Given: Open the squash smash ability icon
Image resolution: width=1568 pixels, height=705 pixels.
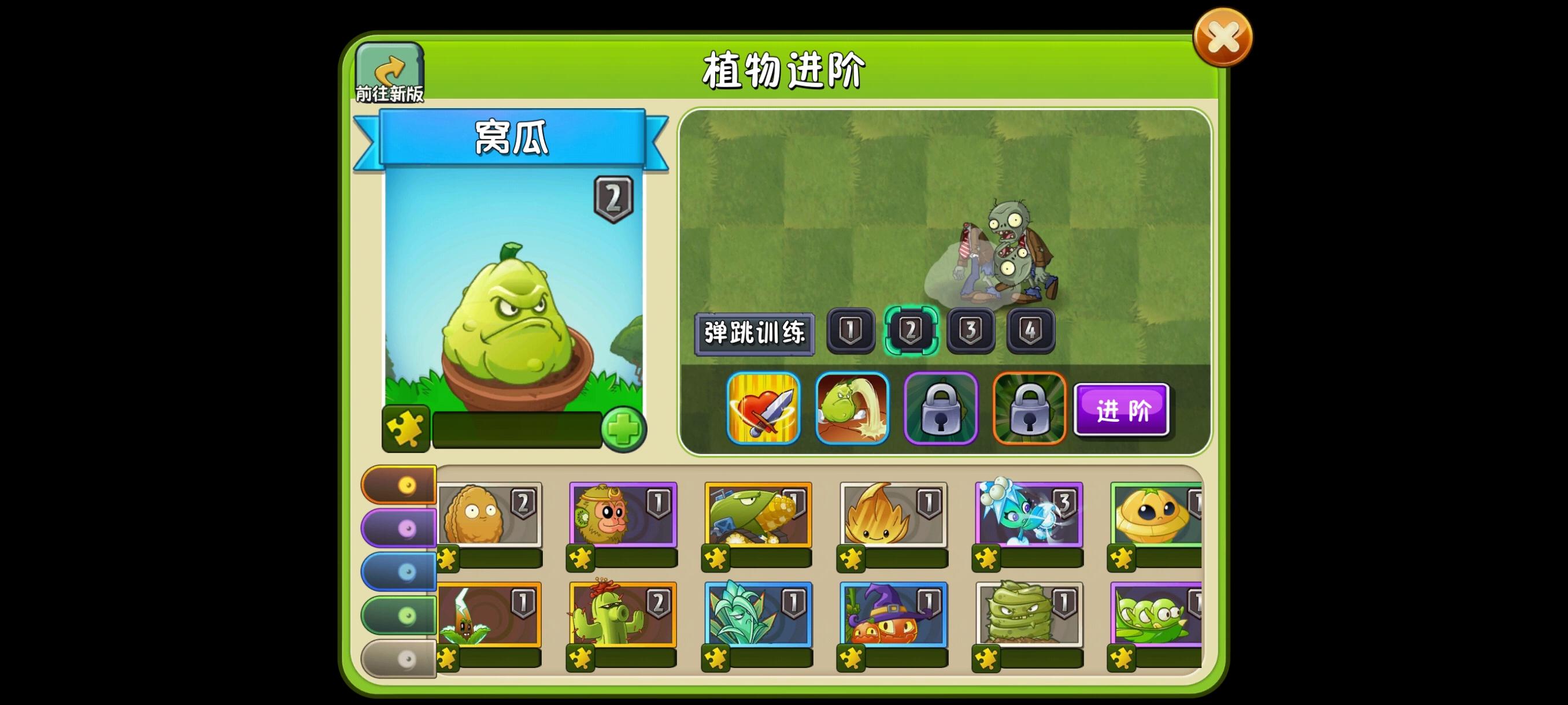Looking at the screenshot, I should point(852,409).
